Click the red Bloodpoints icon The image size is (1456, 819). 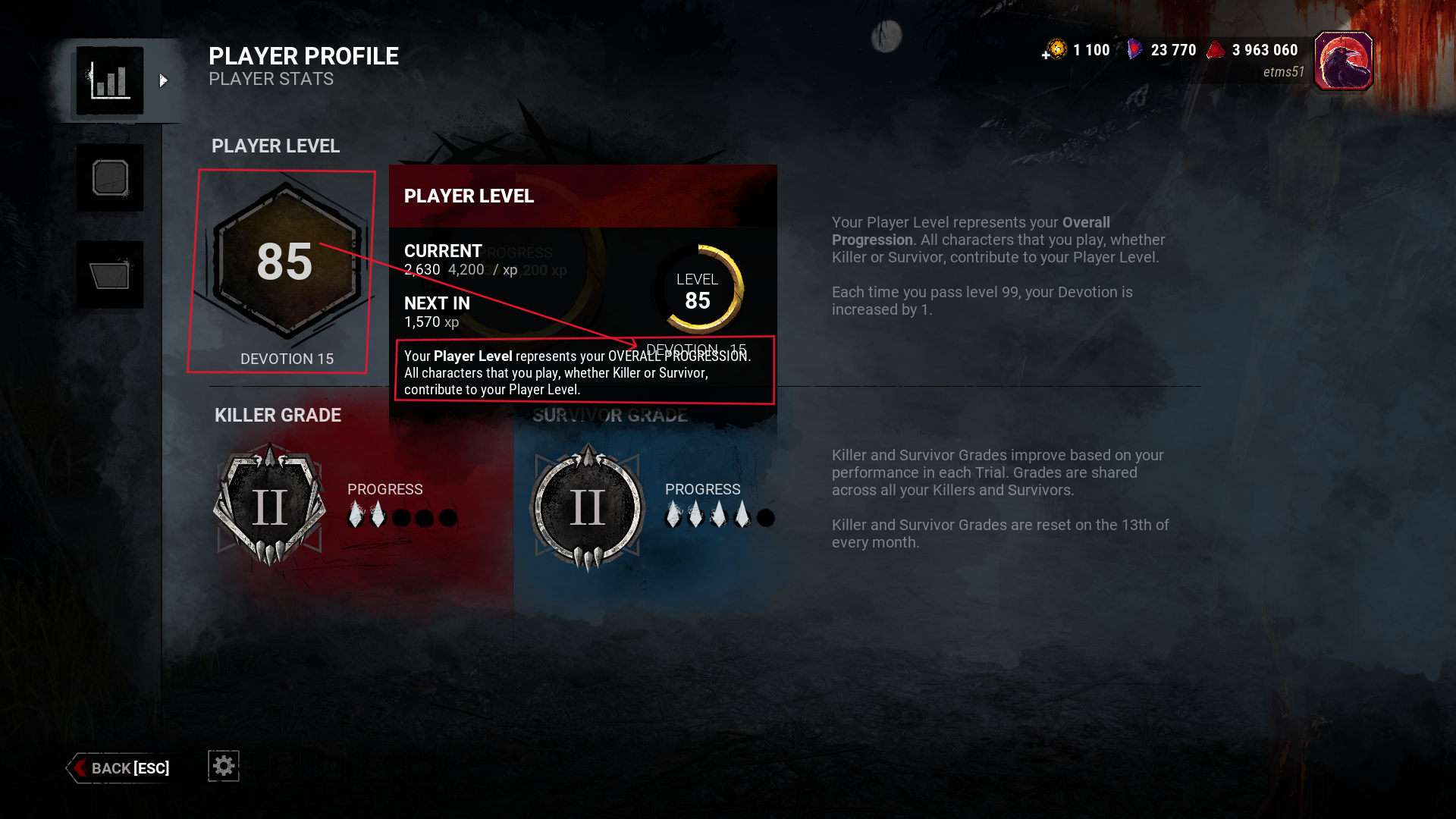pos(1218,48)
